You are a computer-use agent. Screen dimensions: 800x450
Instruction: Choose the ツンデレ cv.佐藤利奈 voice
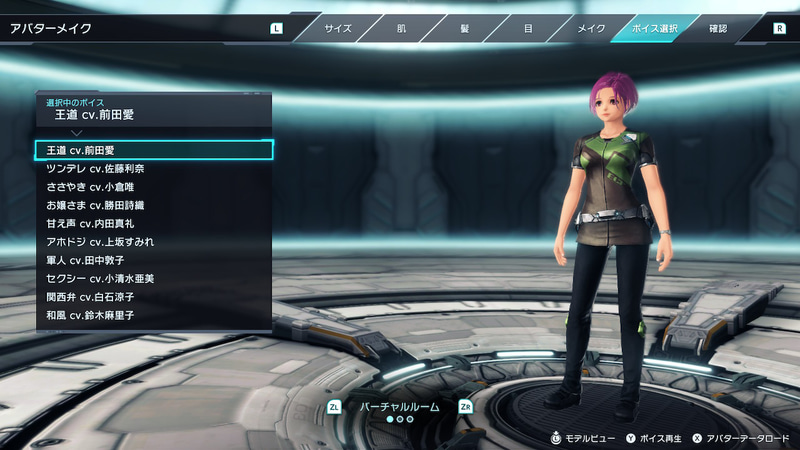point(154,169)
